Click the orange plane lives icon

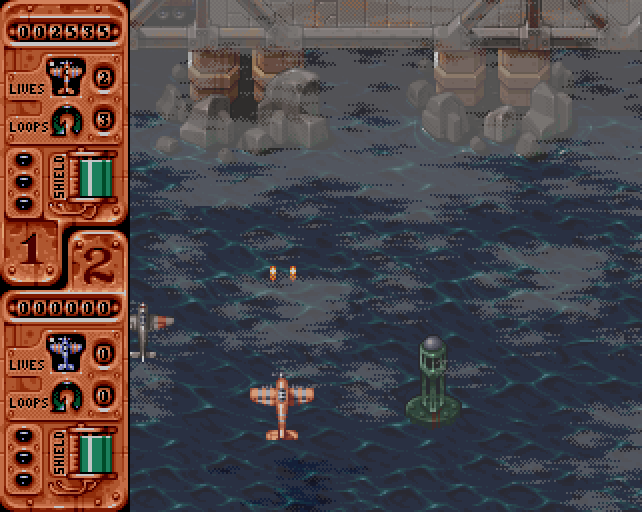click(x=65, y=76)
